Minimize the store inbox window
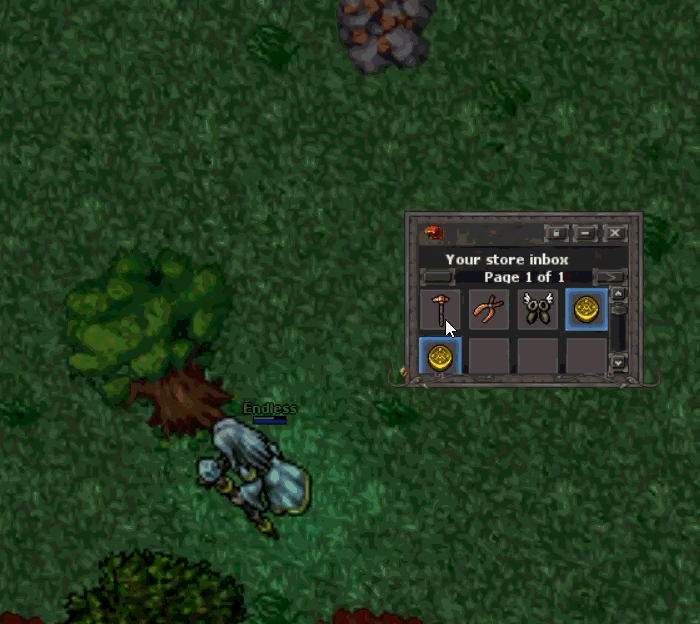 coord(586,233)
